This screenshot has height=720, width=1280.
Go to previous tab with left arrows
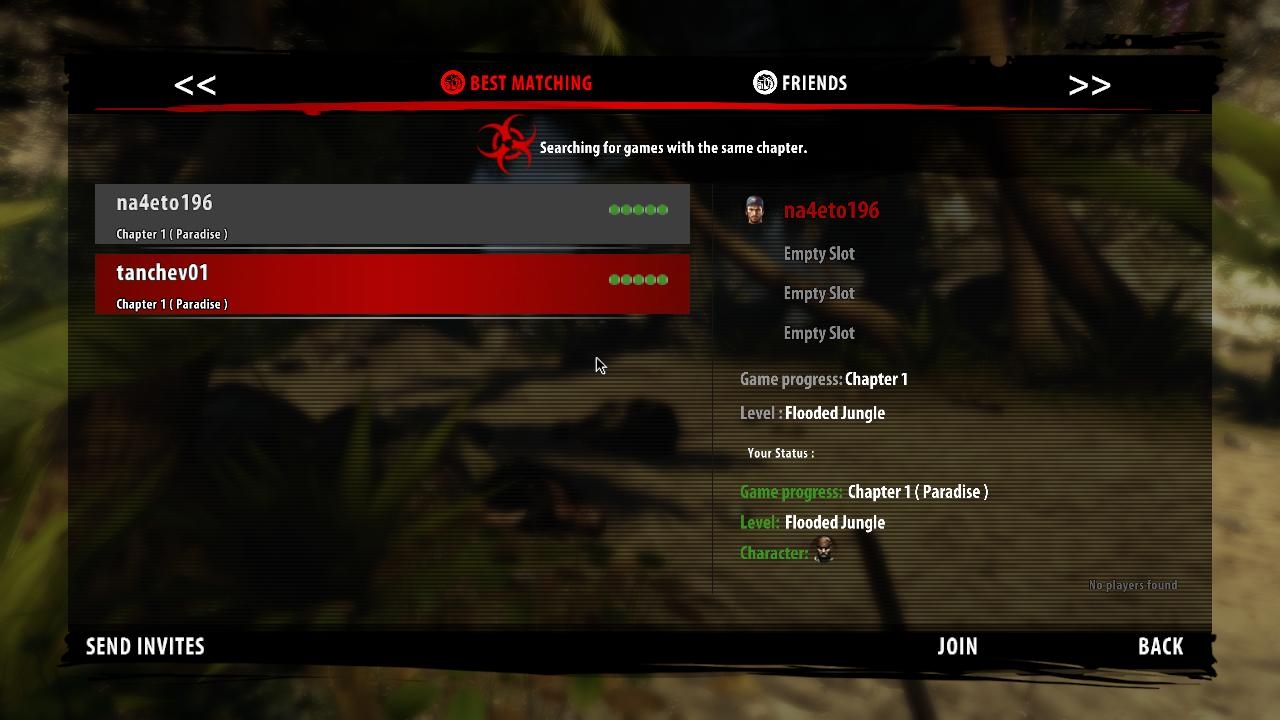[x=195, y=85]
